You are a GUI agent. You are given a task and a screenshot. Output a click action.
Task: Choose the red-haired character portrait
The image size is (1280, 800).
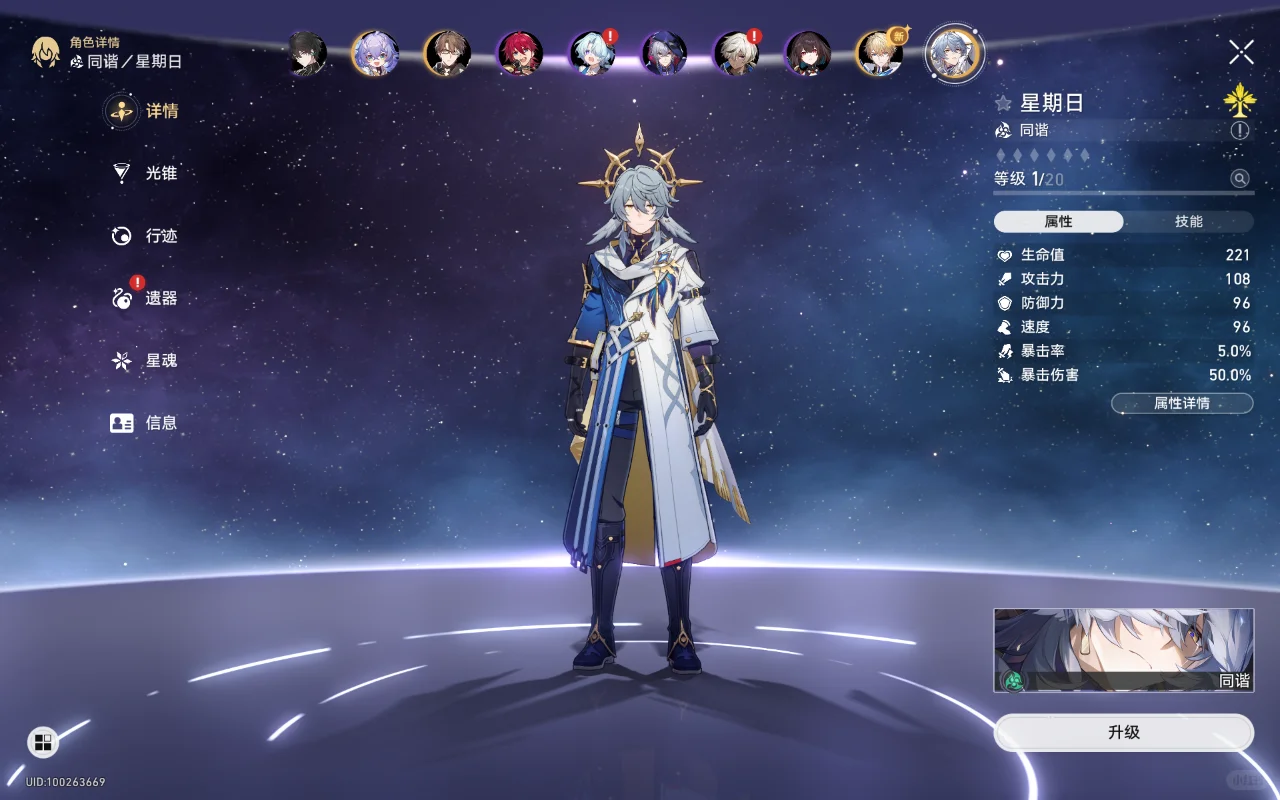520,53
